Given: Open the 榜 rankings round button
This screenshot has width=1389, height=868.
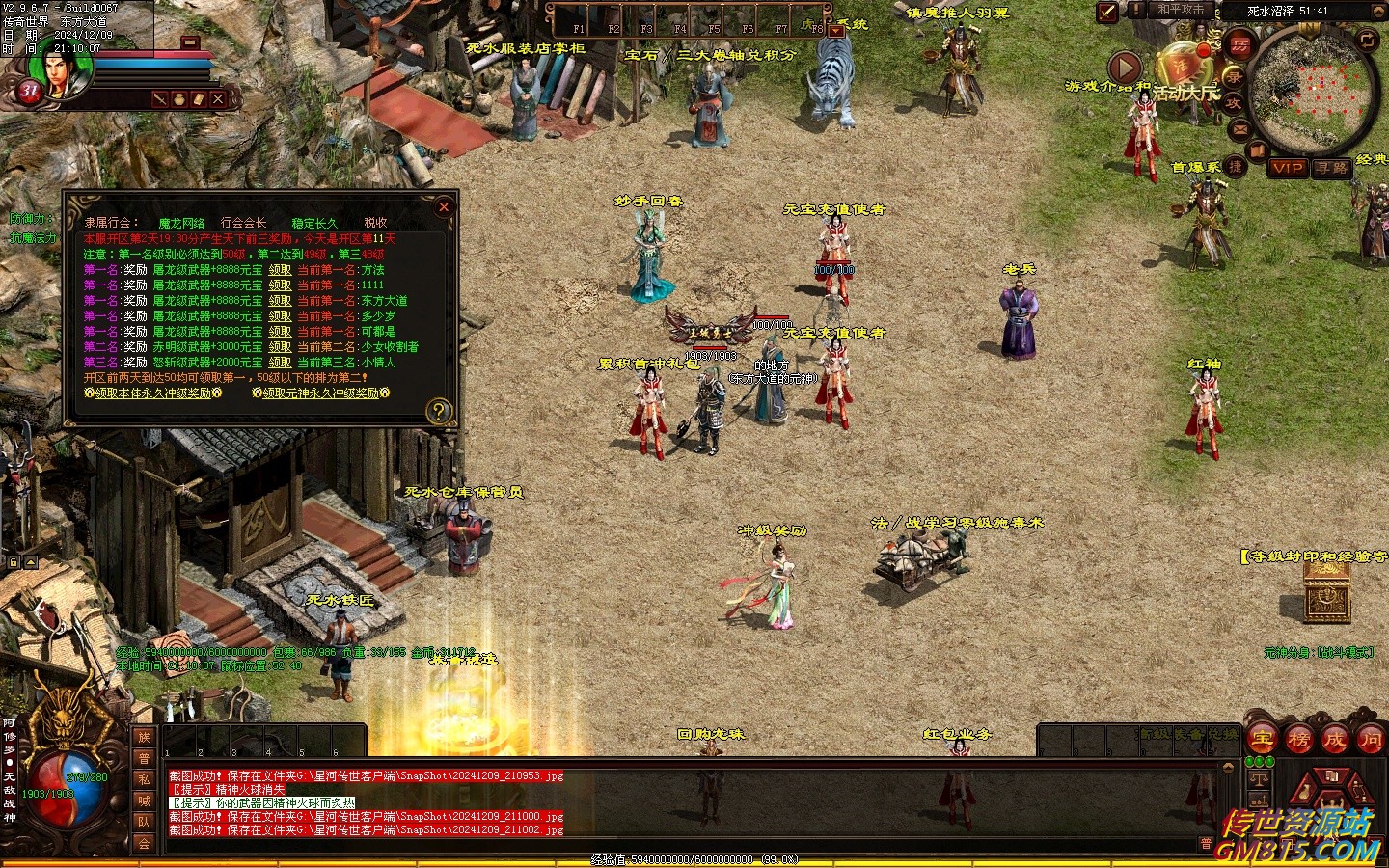Looking at the screenshot, I should 1299,740.
